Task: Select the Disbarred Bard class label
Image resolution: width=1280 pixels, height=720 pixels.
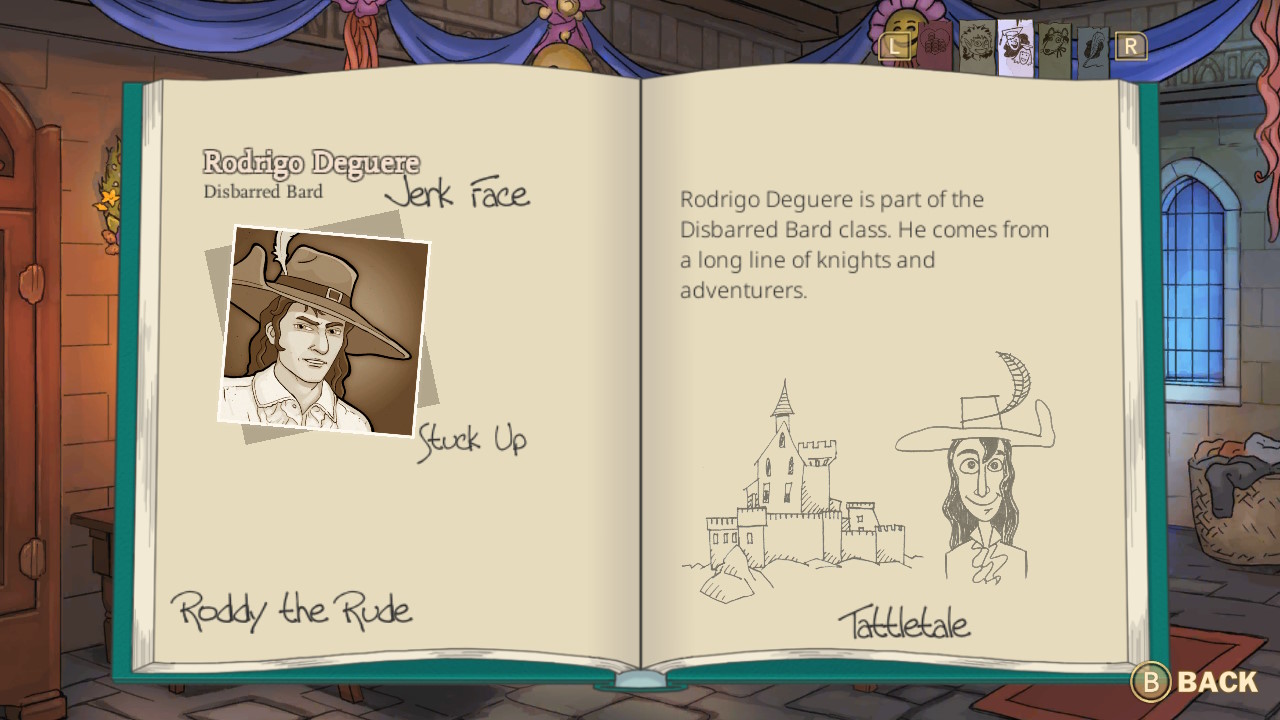Action: tap(264, 192)
